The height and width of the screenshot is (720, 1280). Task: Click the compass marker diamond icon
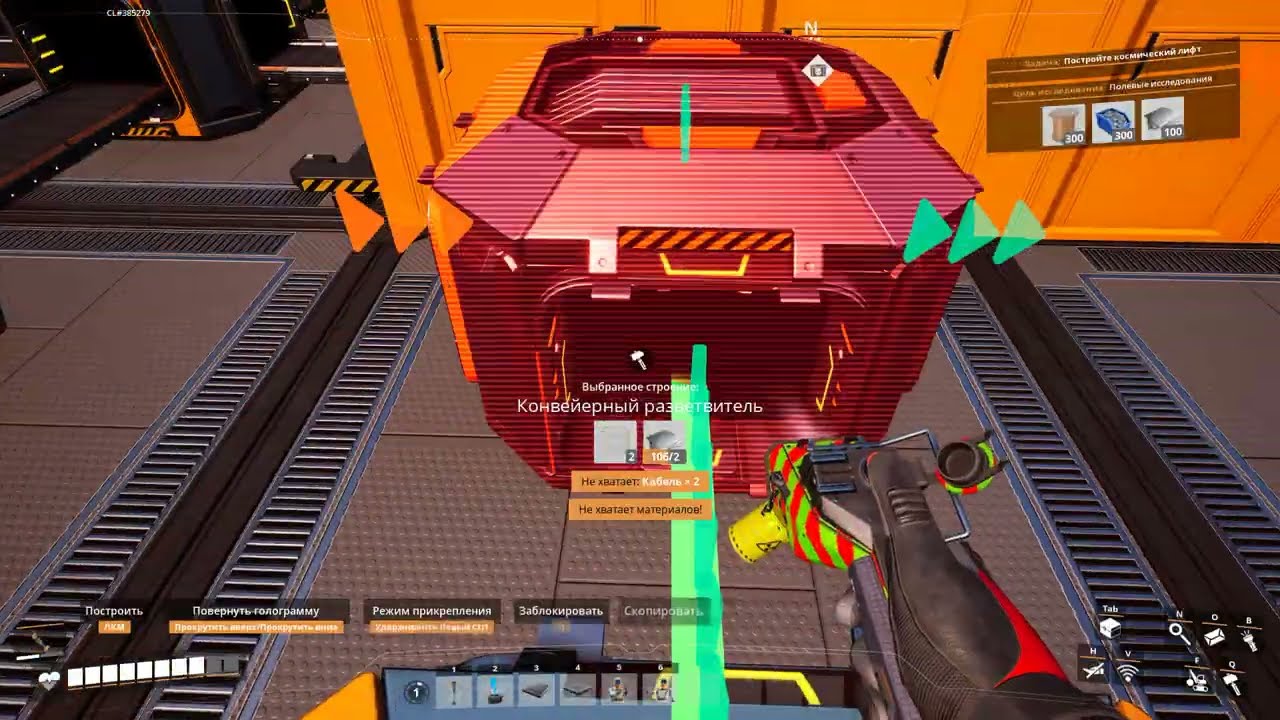pyautogui.click(x=818, y=70)
